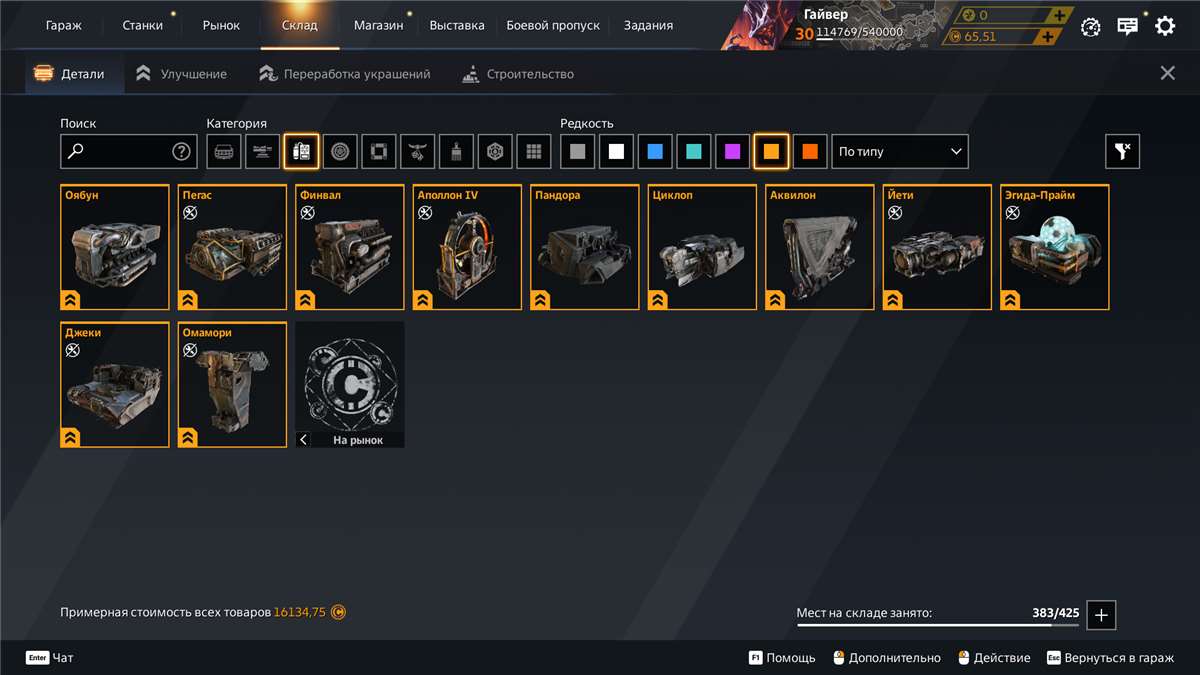This screenshot has height=675, width=1200.
Task: Open the Магазин menu
Action: (378, 25)
